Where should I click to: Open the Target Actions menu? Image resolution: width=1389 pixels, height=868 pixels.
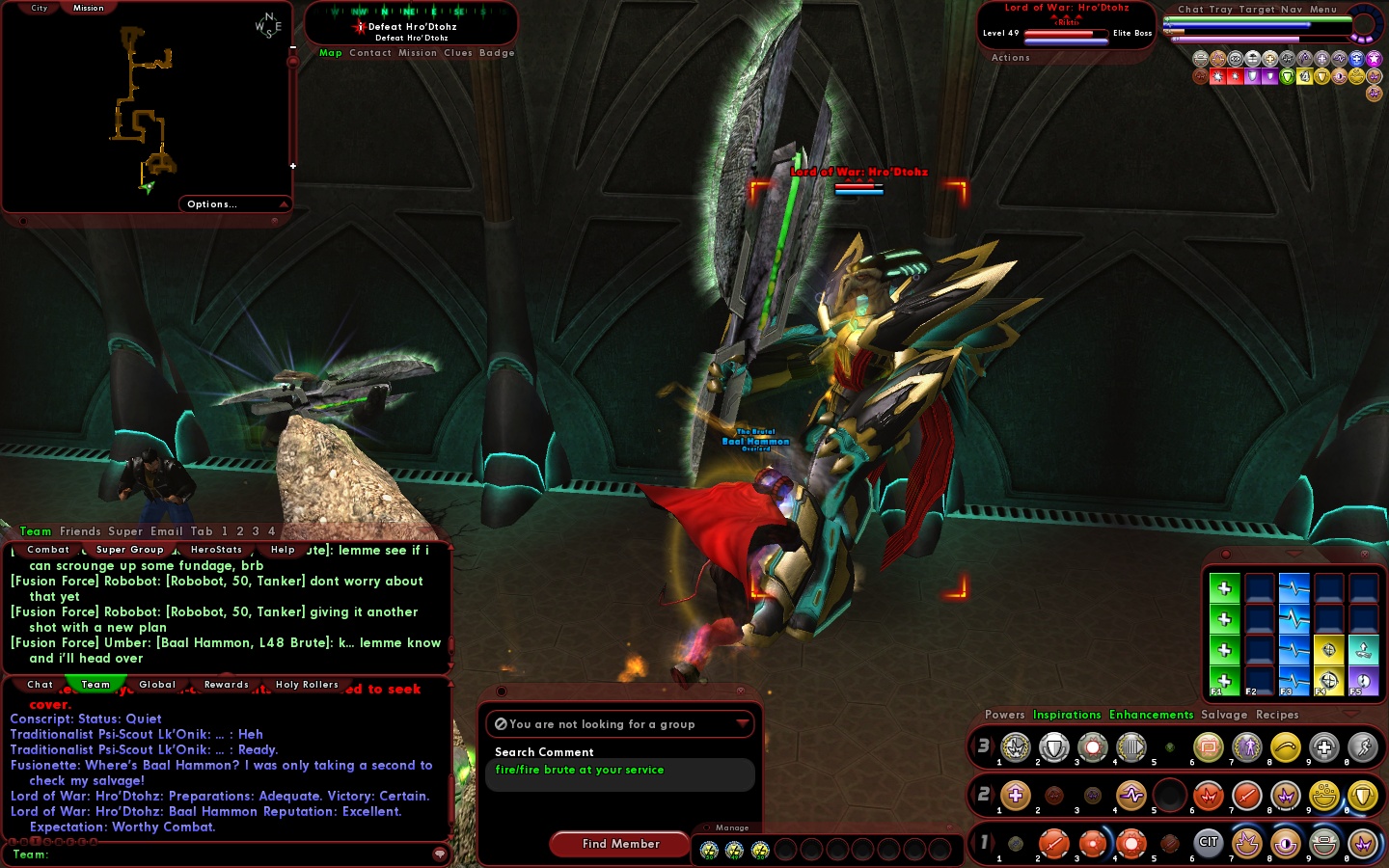pyautogui.click(x=1010, y=58)
